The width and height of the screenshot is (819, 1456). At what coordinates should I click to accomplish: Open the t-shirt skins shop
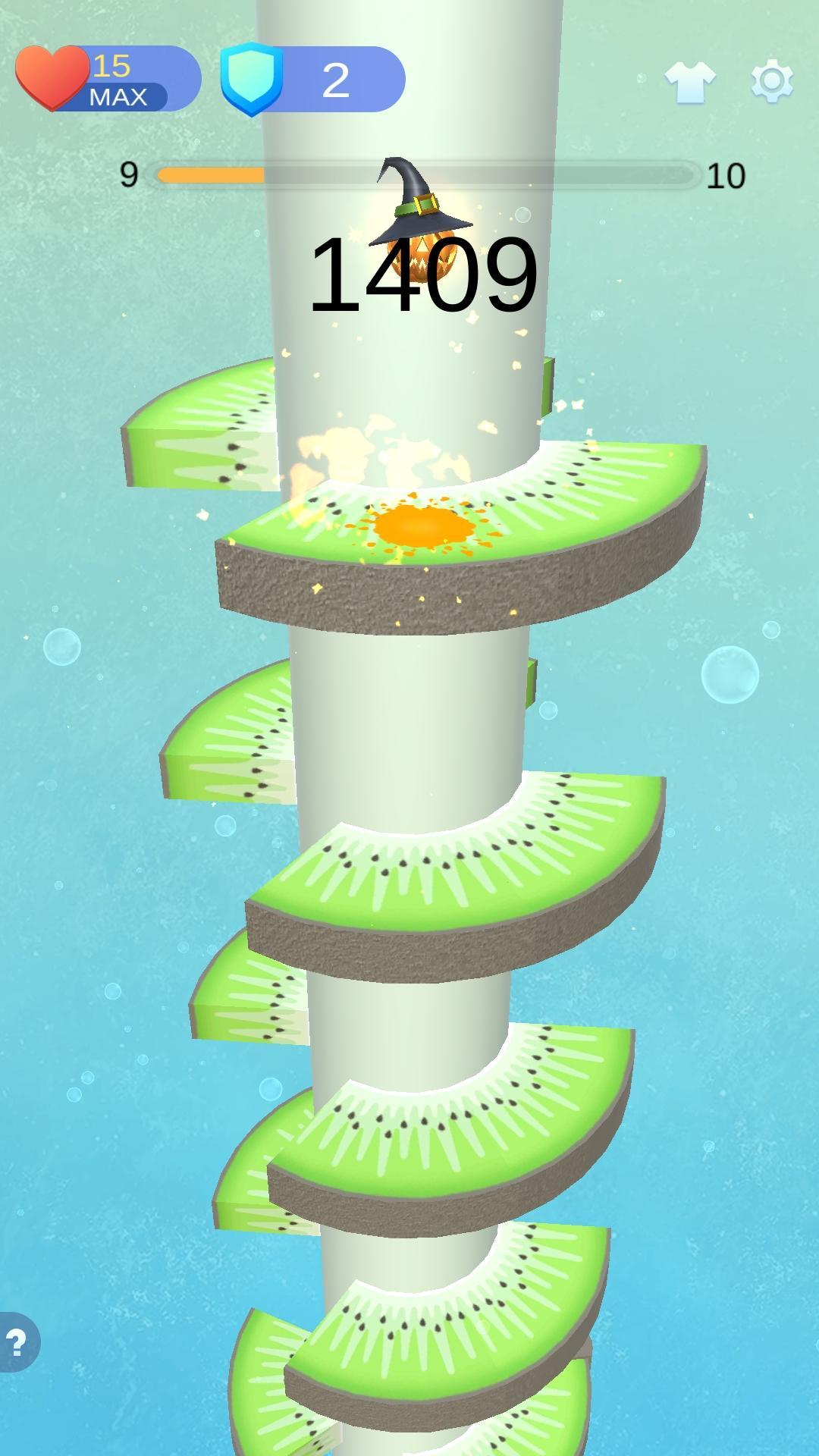coord(689,81)
